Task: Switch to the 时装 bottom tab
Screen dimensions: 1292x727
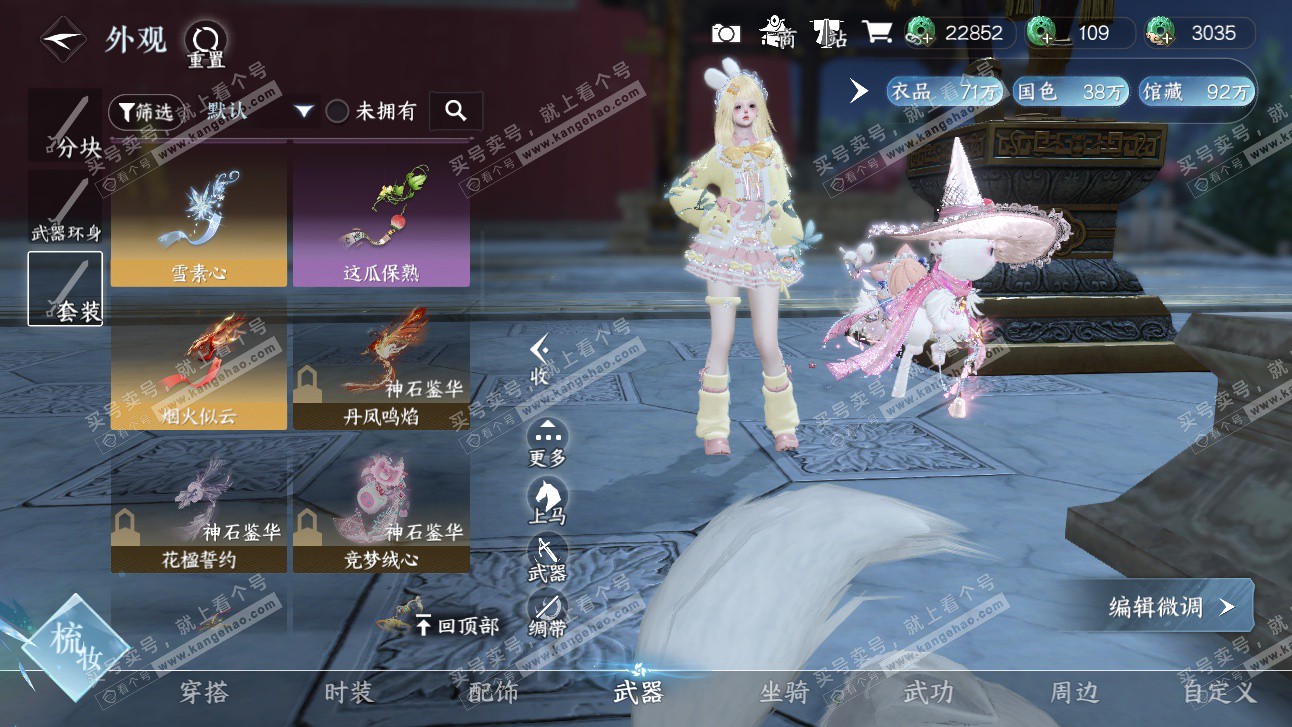Action: coord(349,691)
